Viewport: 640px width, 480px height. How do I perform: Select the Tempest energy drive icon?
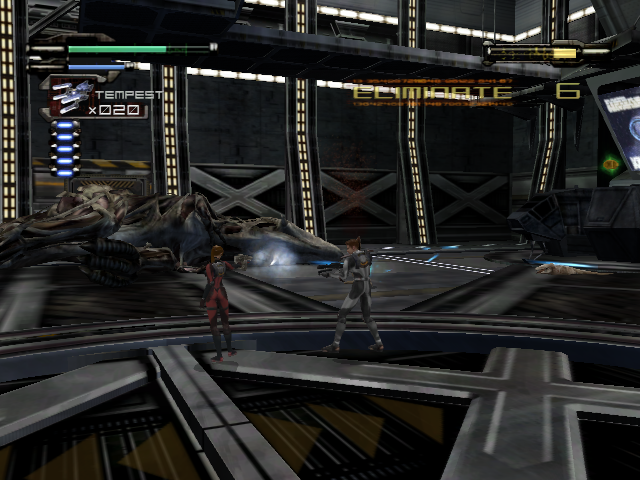click(70, 95)
